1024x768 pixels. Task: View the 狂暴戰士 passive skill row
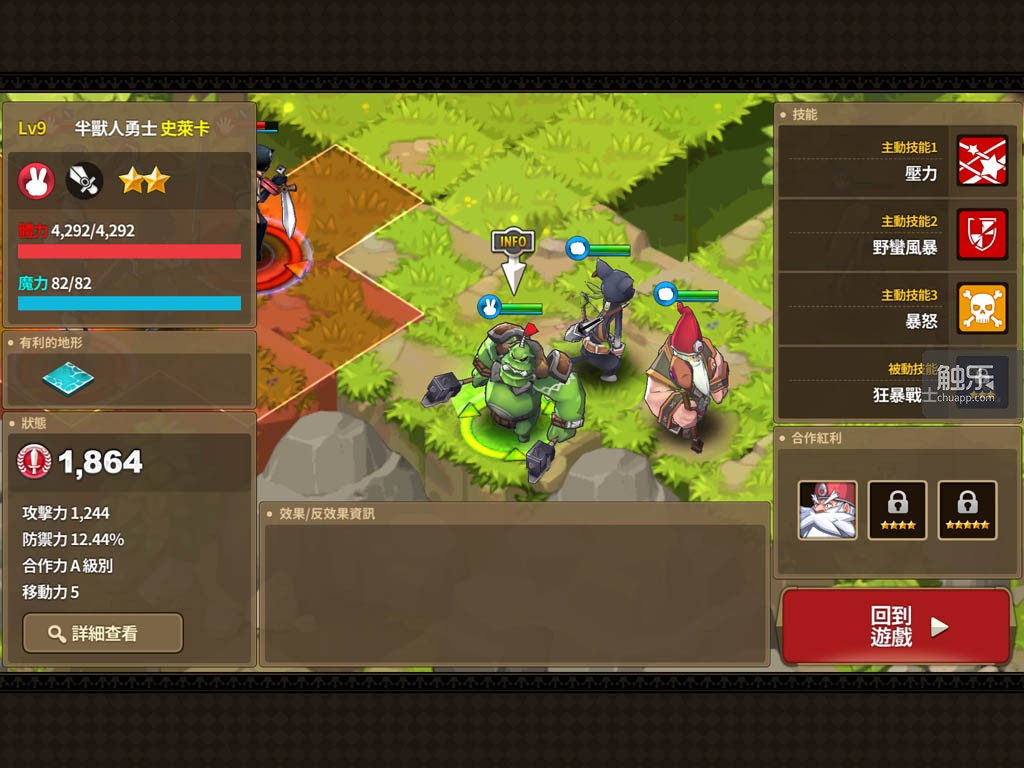(x=897, y=383)
